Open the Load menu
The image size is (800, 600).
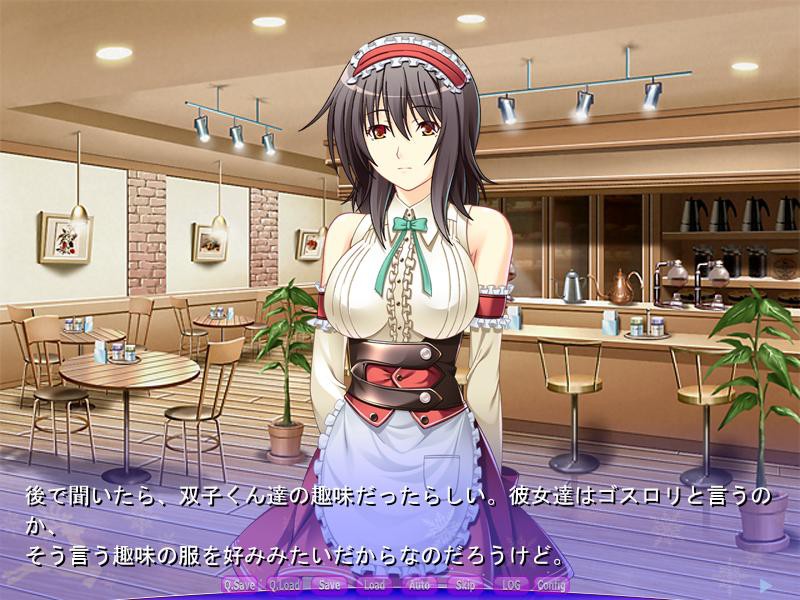pyautogui.click(x=374, y=585)
